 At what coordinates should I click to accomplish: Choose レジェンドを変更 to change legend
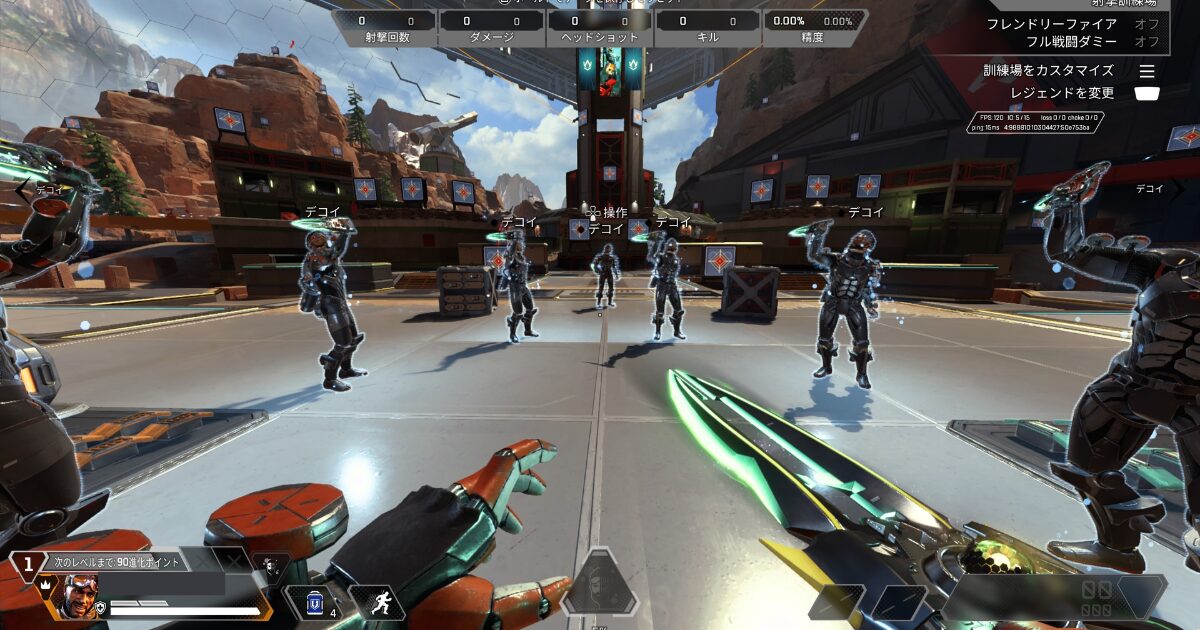click(1147, 93)
